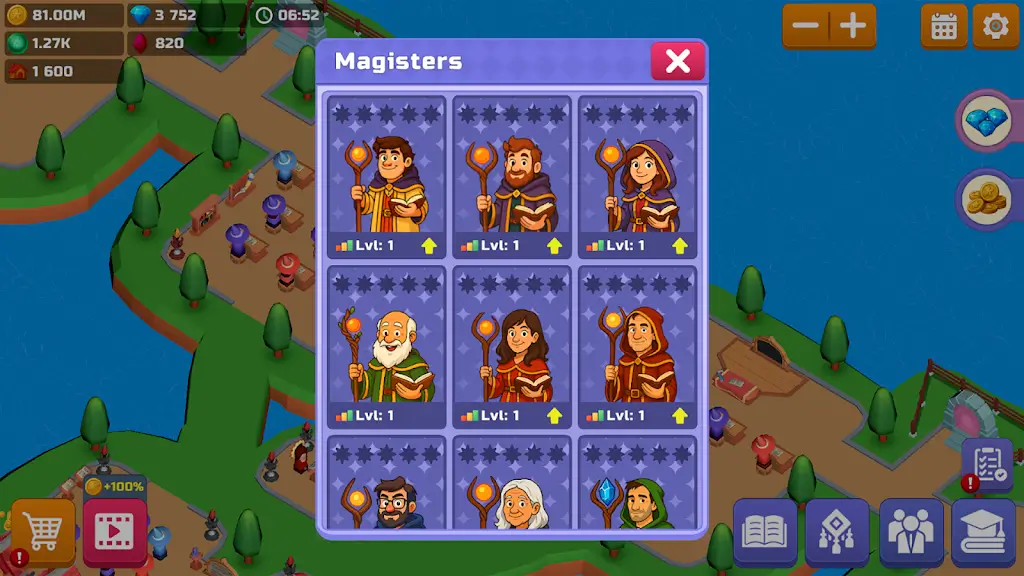Upgrade the yellow-robed magister with arrow
Viewport: 1024px width, 576px height.
click(x=428, y=245)
